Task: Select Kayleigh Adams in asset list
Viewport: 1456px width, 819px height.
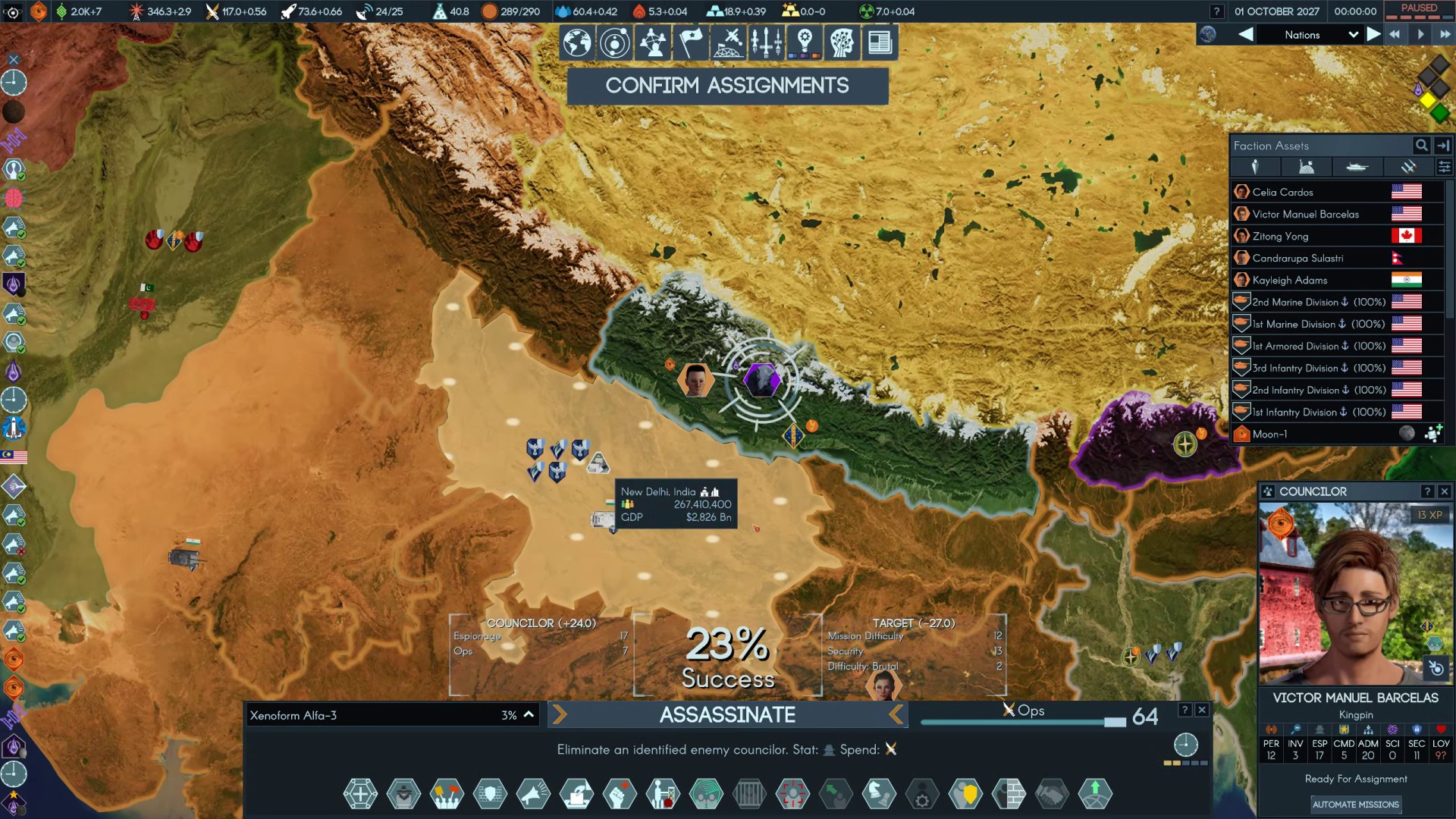Action: (x=1289, y=280)
